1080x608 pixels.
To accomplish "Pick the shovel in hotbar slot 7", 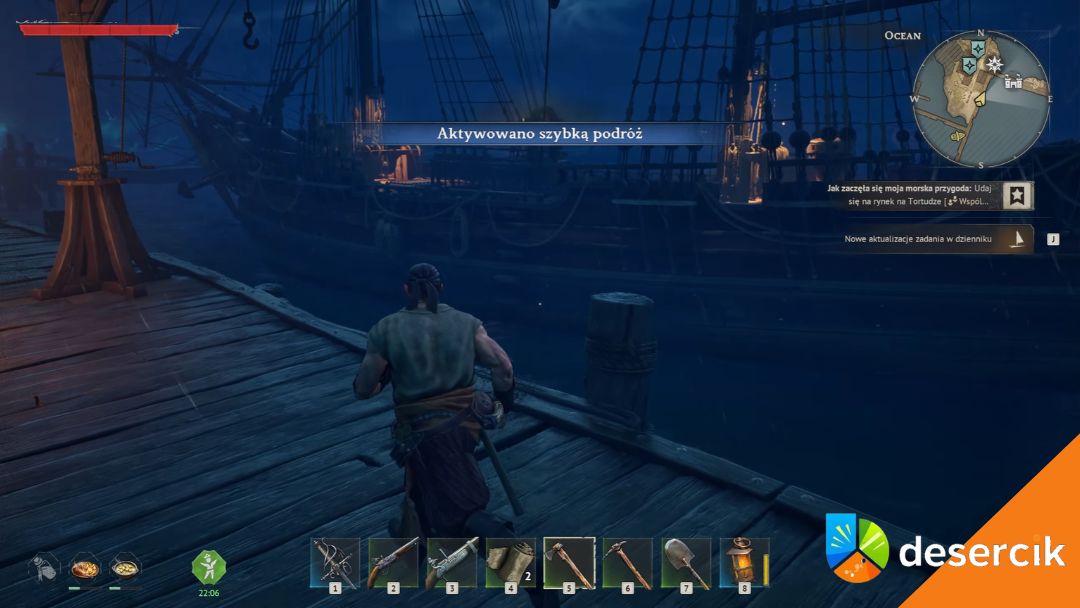I will click(686, 562).
